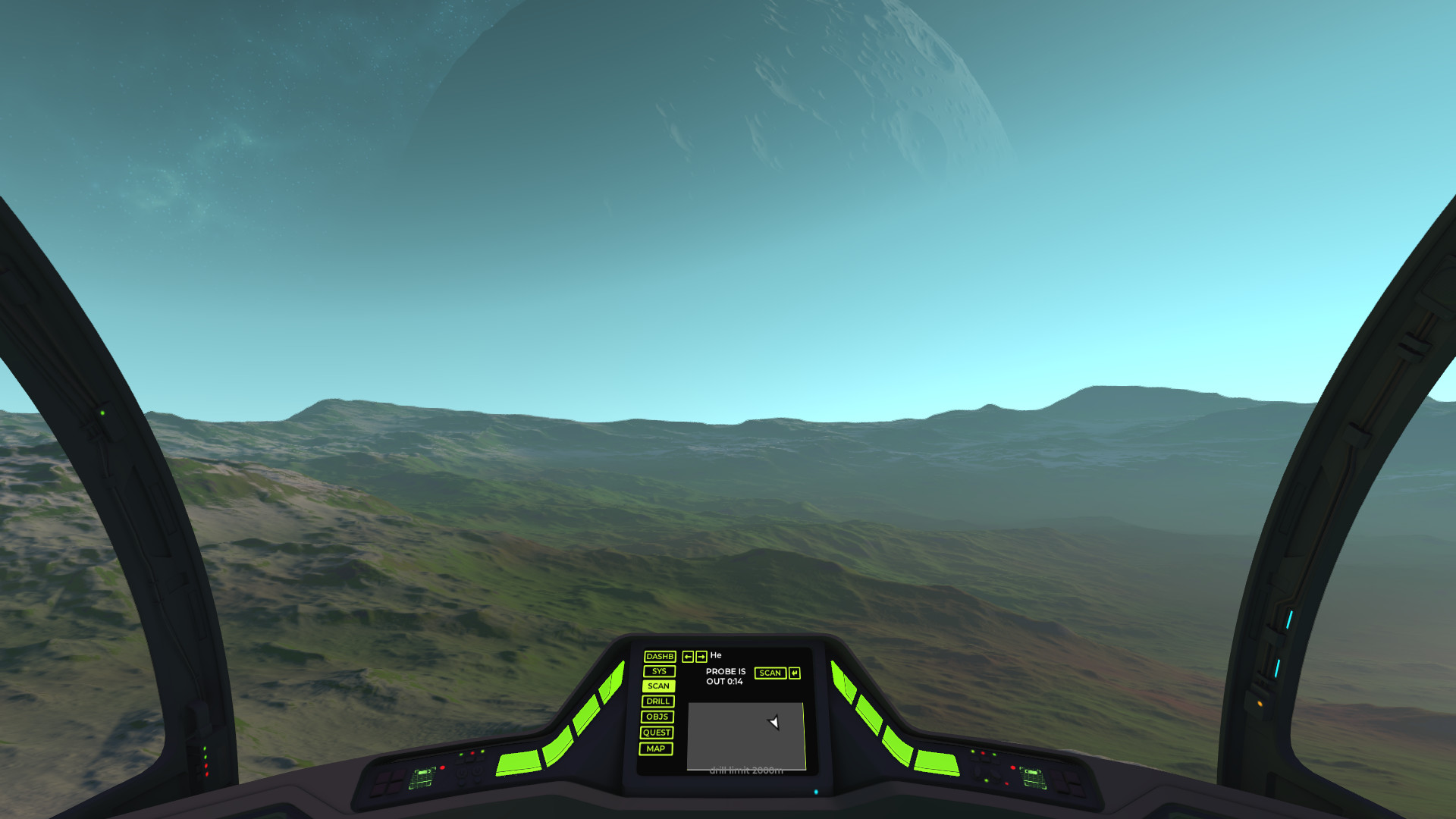Click the left arrow beside the He element
This screenshot has height=819, width=1456.
[688, 657]
